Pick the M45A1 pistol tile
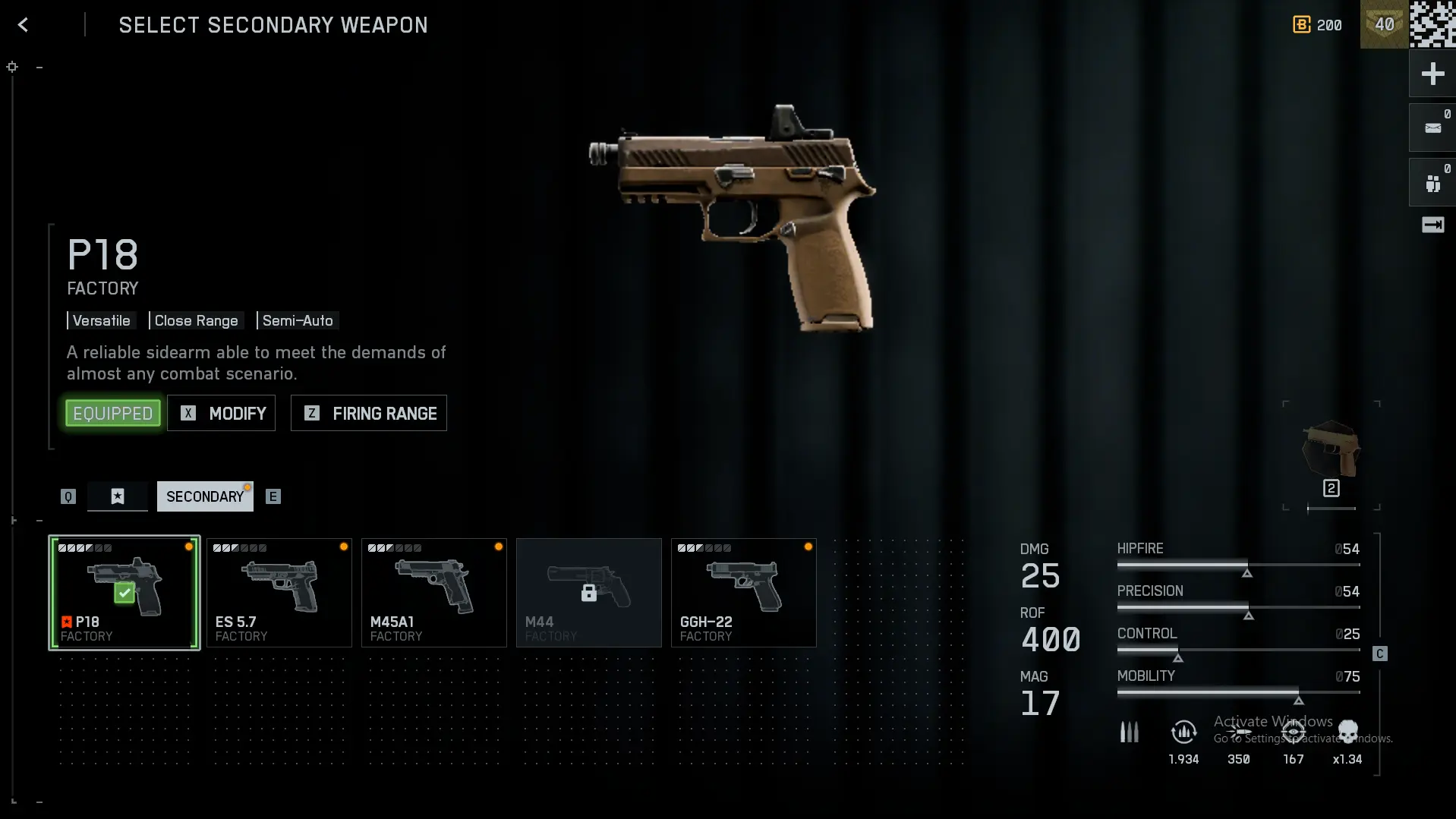Screen dimensions: 1456x819 click(x=434, y=593)
